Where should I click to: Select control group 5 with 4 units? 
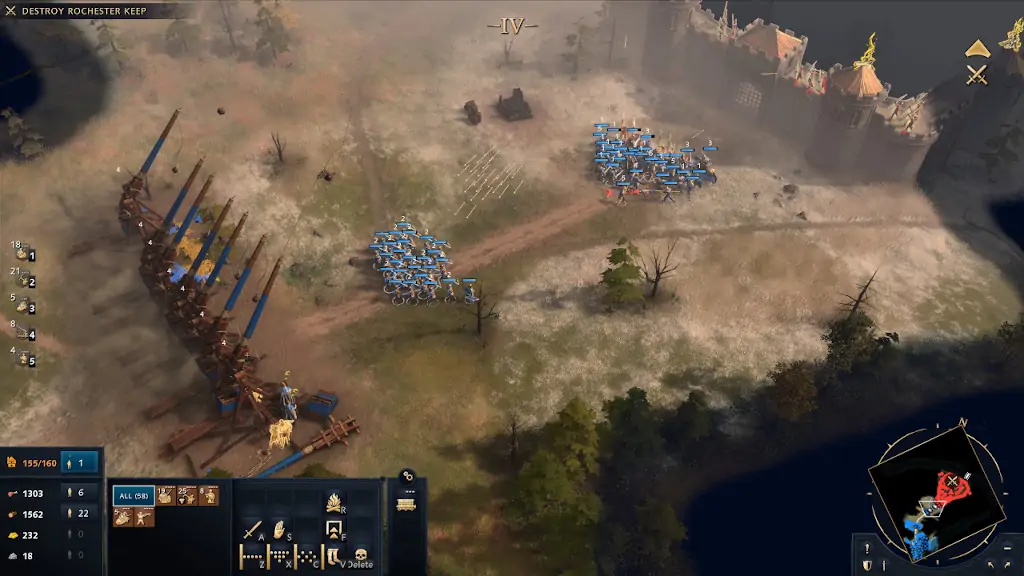click(23, 359)
